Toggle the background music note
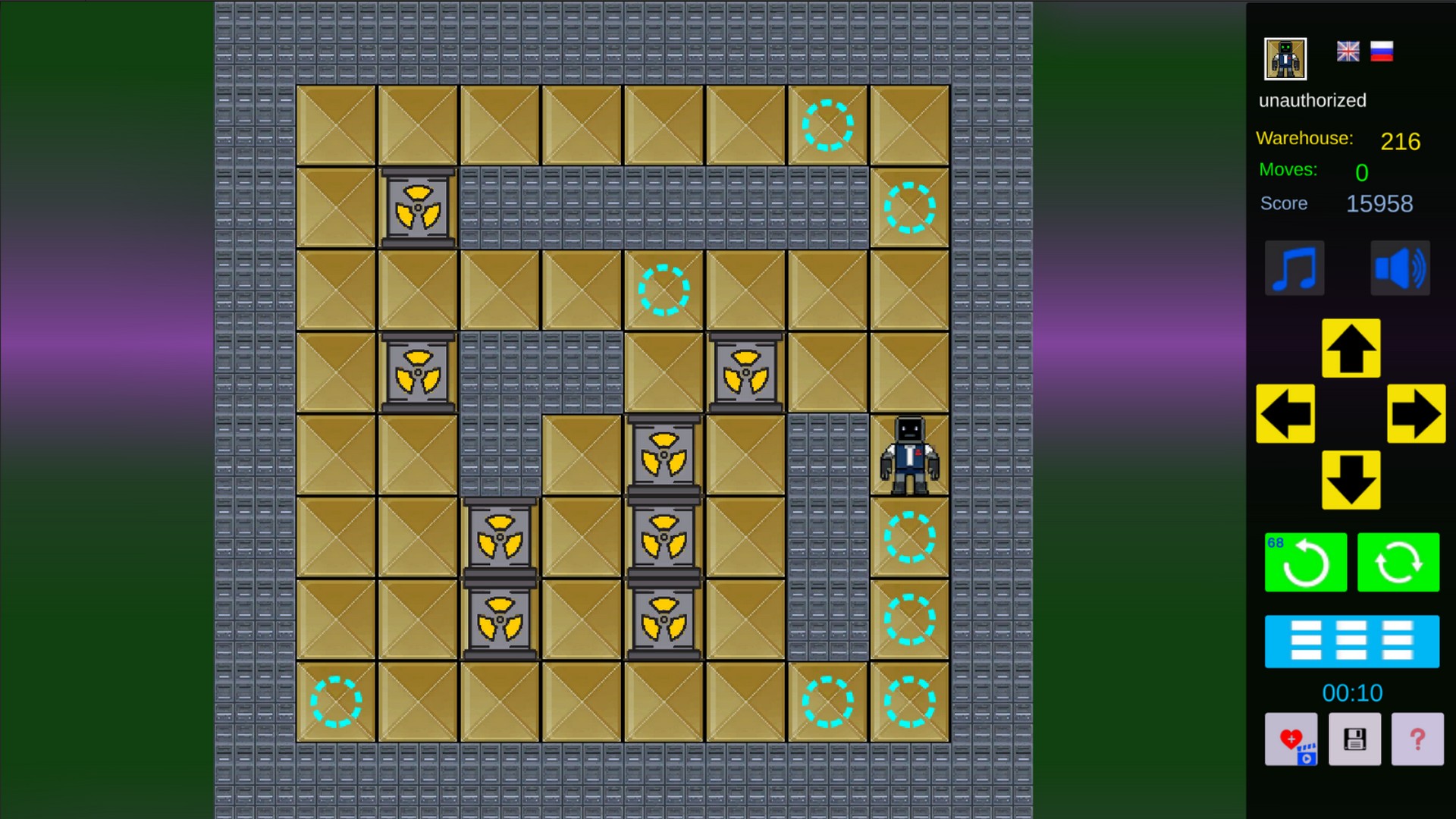The image size is (1456, 819). pyautogui.click(x=1294, y=268)
